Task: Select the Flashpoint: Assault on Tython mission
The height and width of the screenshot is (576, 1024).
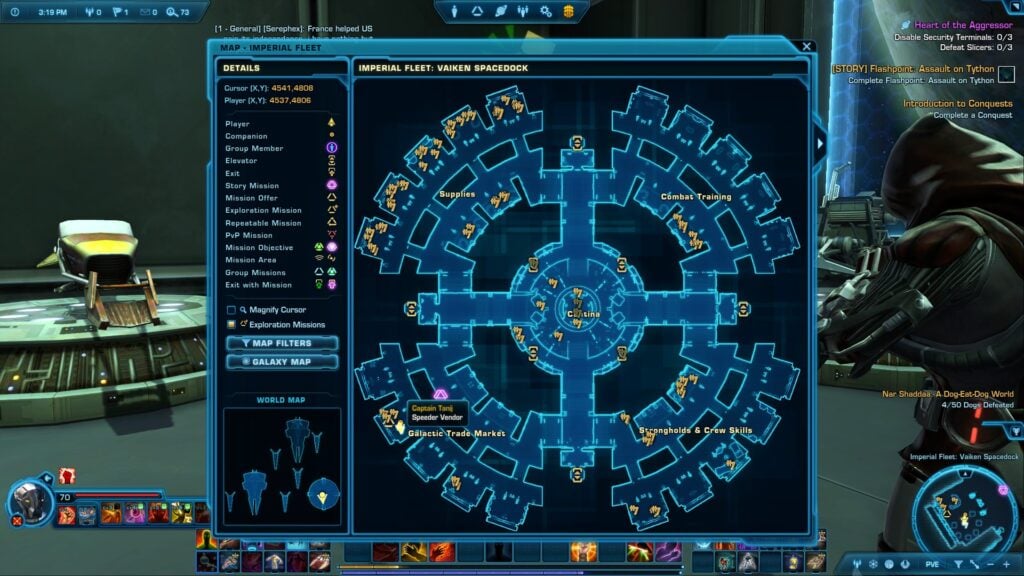Action: (913, 68)
